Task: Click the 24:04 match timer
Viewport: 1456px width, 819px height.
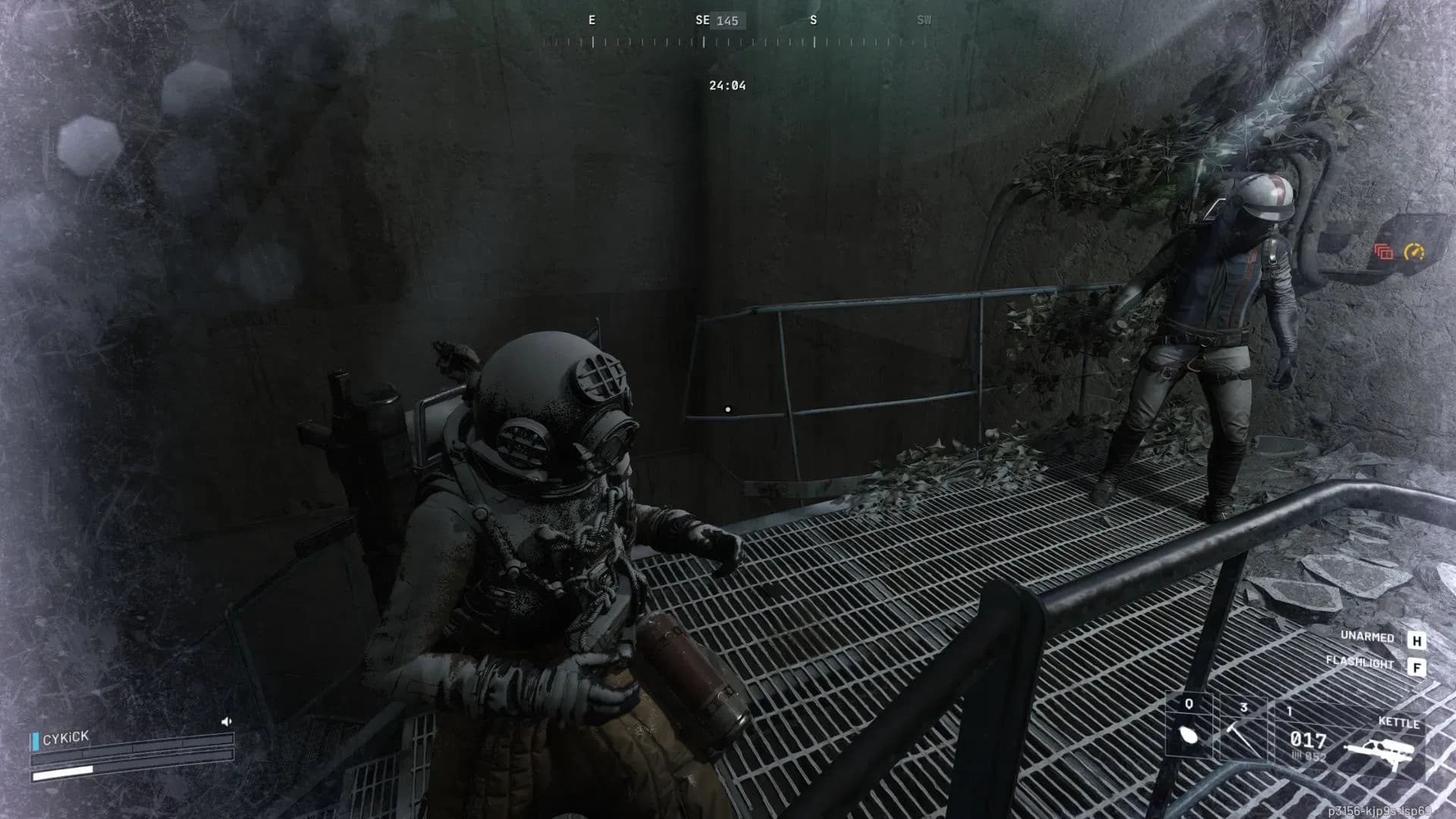Action: coord(726,86)
